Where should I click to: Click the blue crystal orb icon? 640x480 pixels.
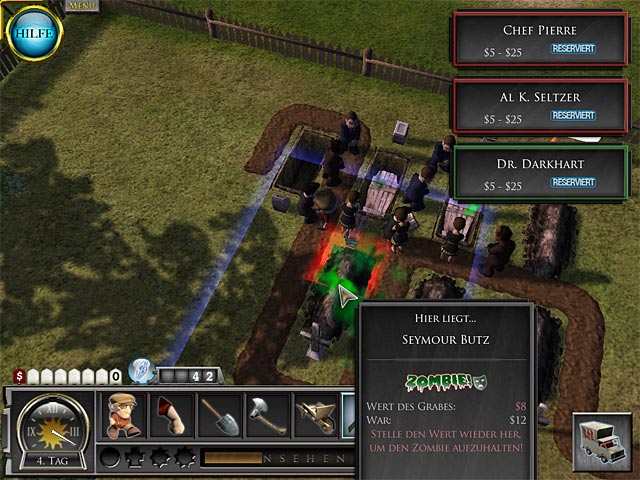point(142,371)
